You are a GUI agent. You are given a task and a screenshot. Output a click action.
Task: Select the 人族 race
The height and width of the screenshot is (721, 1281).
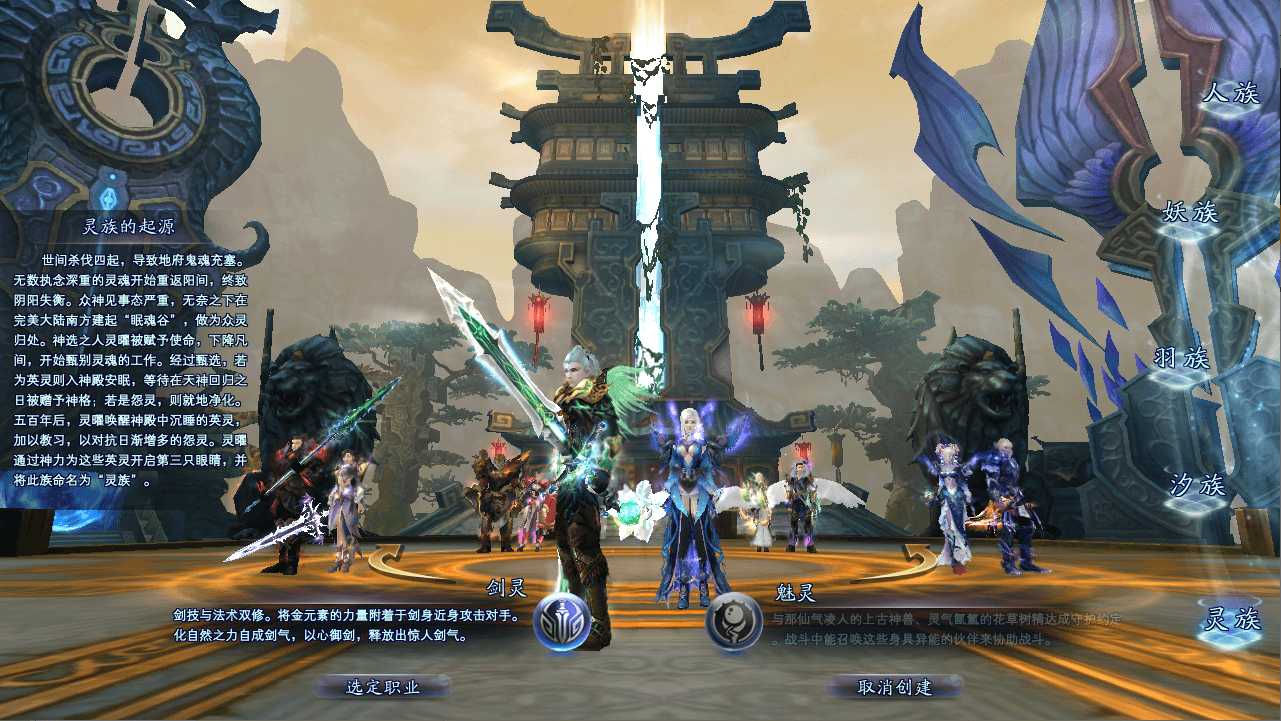1230,95
